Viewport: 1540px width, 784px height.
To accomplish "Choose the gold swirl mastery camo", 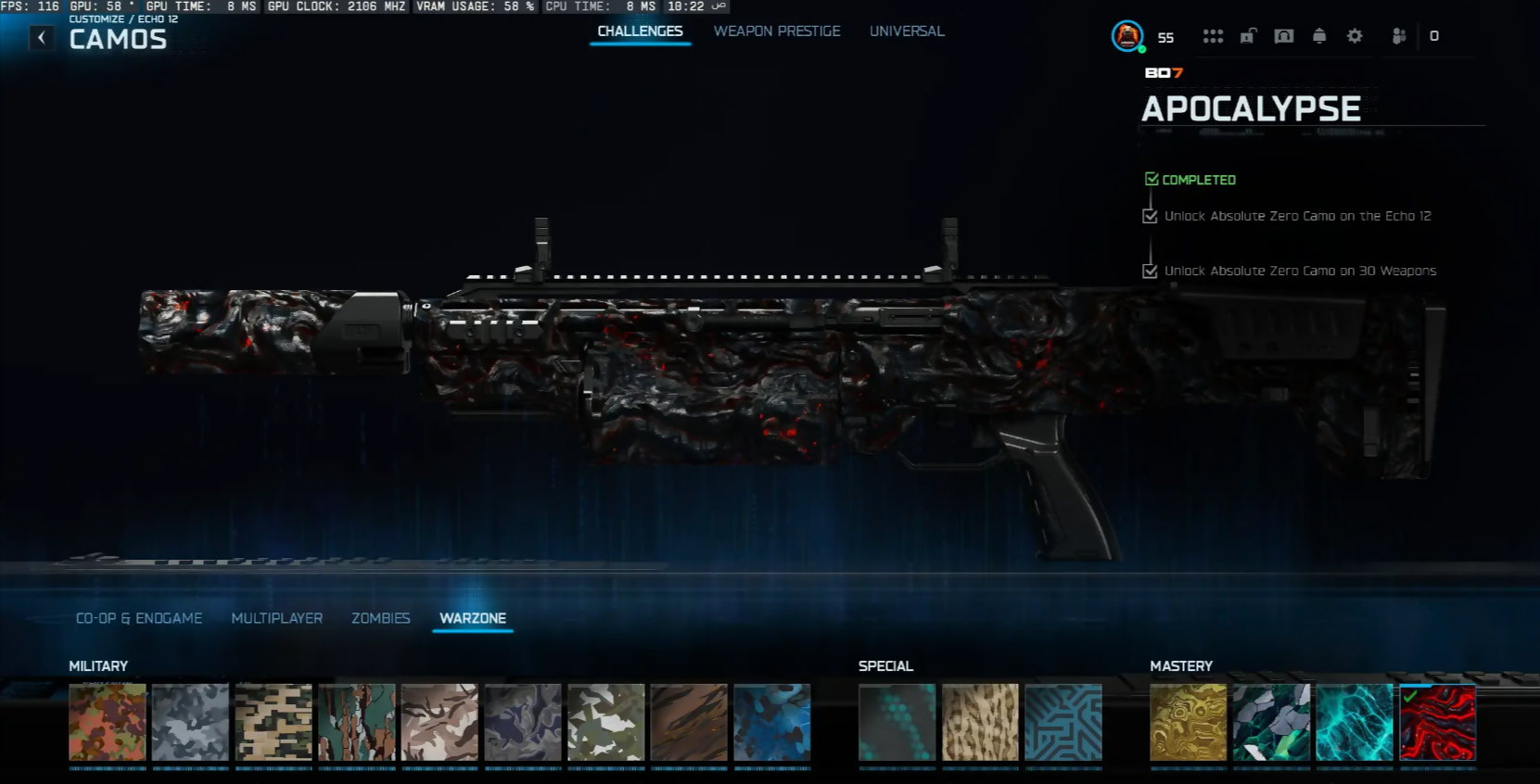I will pos(1188,723).
